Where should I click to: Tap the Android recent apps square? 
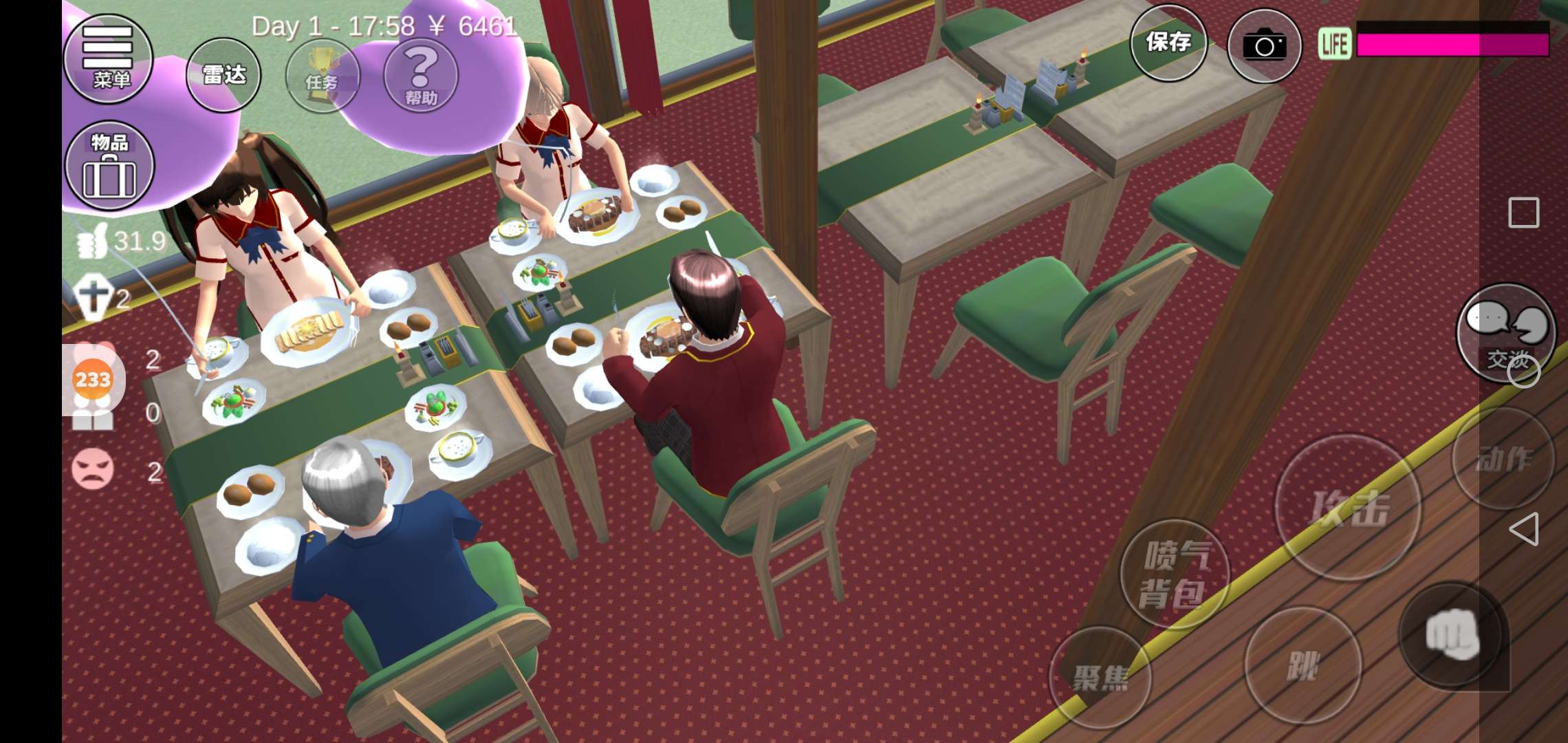pyautogui.click(x=1523, y=213)
